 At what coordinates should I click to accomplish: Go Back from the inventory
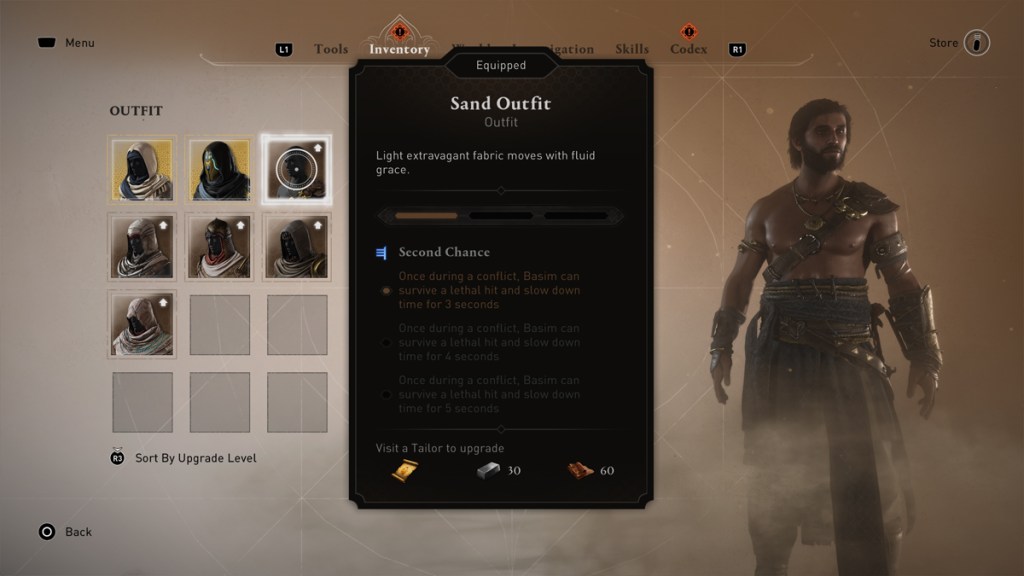click(65, 532)
